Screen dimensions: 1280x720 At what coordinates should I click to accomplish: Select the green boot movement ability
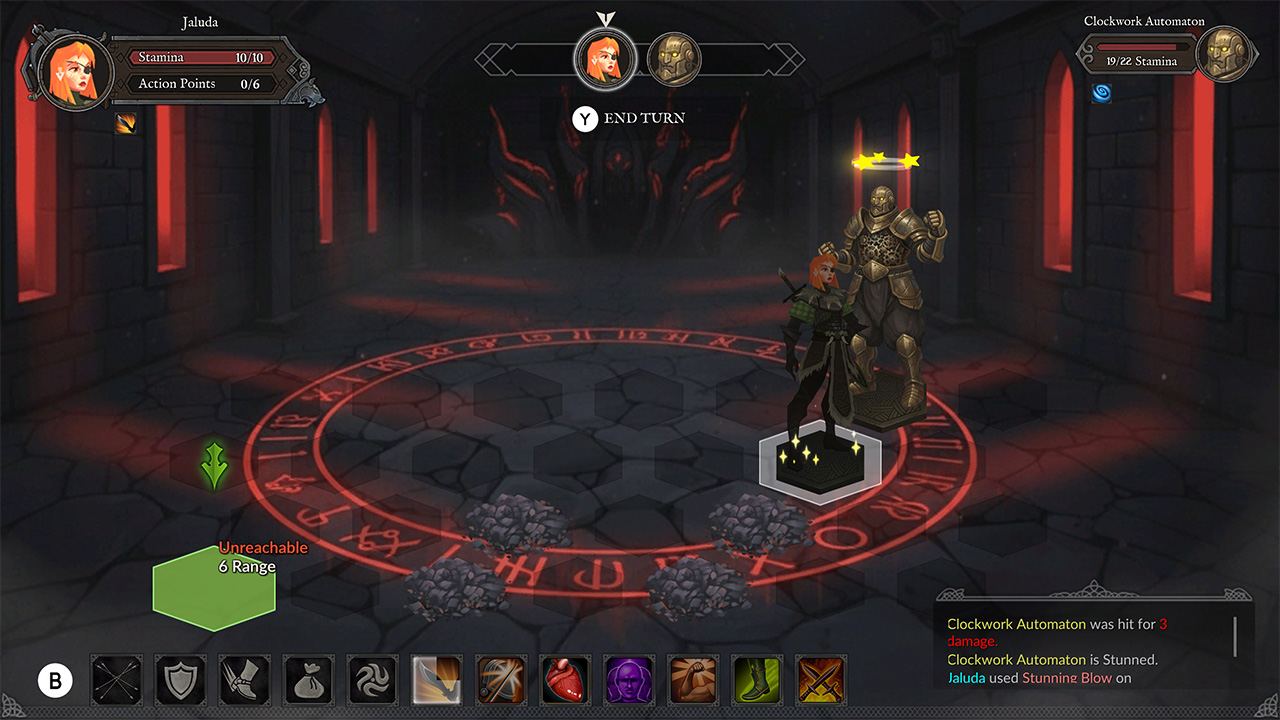pyautogui.click(x=756, y=680)
